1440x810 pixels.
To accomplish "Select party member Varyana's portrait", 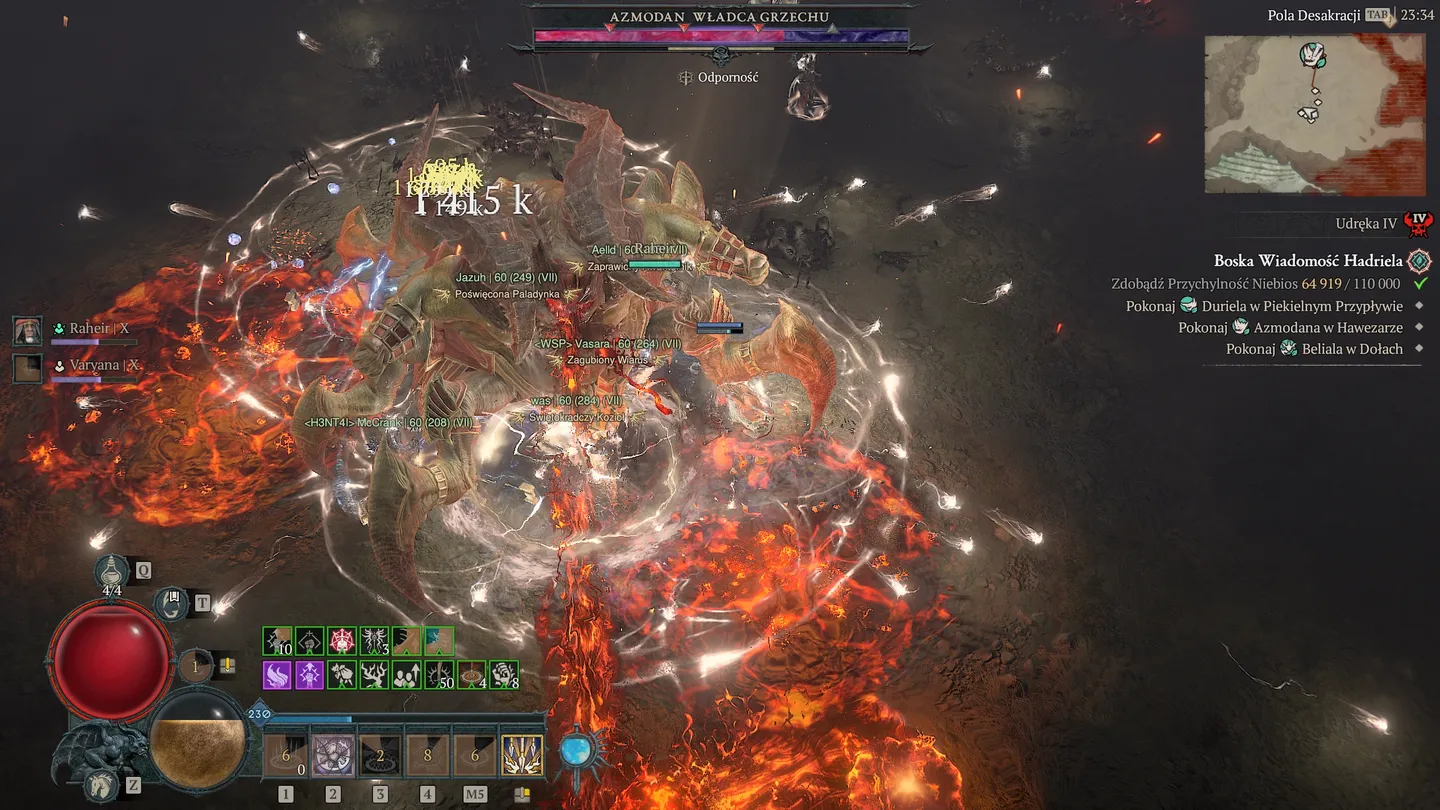I will click(27, 367).
